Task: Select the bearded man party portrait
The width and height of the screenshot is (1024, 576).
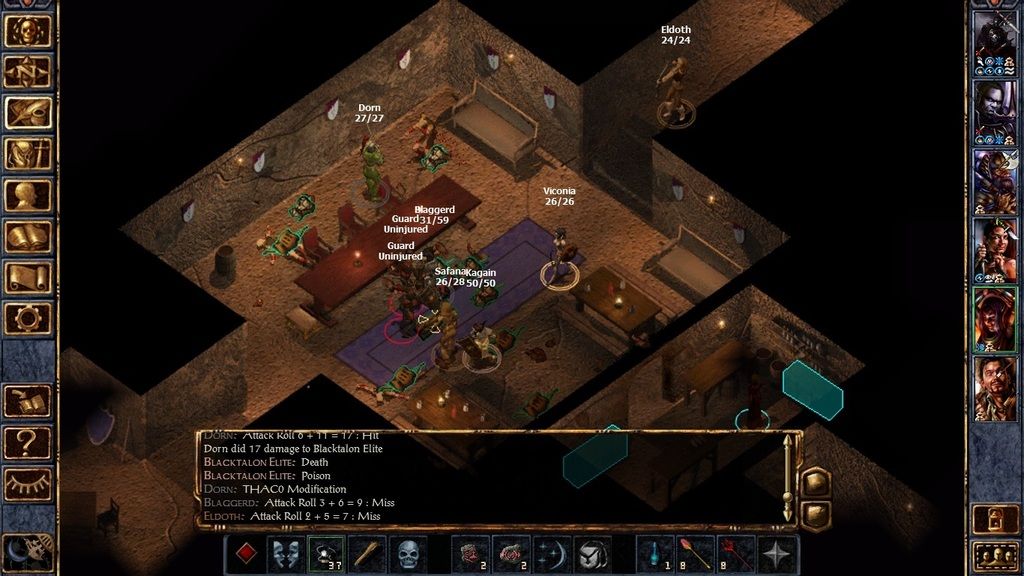Action: click(995, 388)
